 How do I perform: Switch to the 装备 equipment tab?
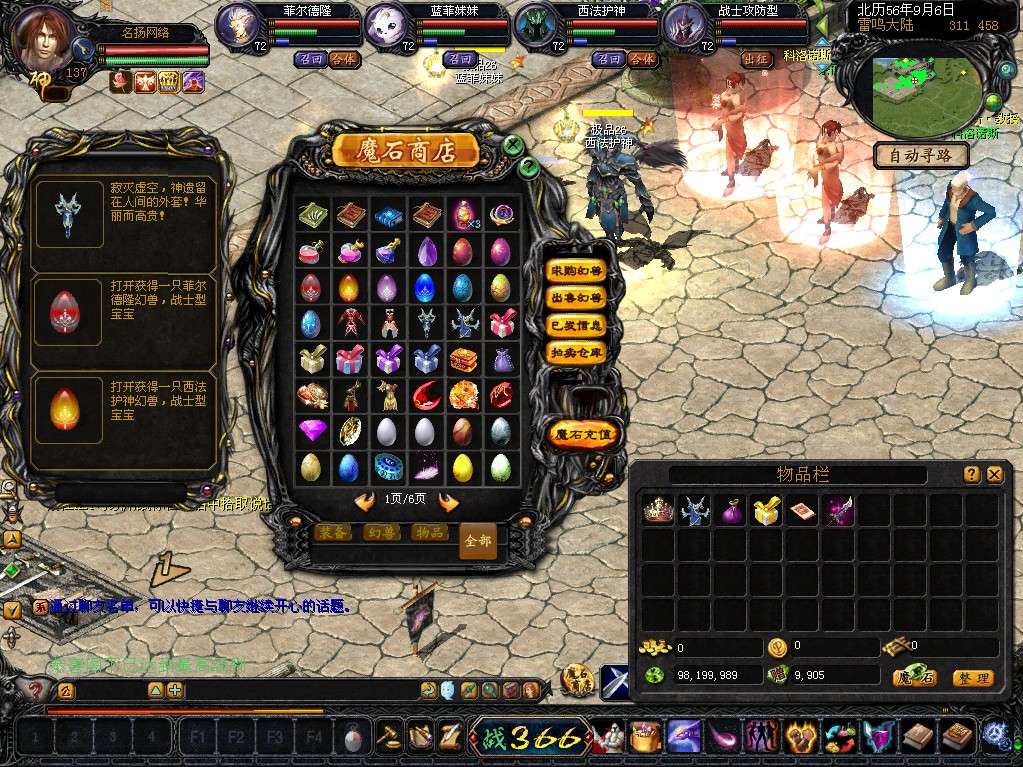(x=333, y=533)
